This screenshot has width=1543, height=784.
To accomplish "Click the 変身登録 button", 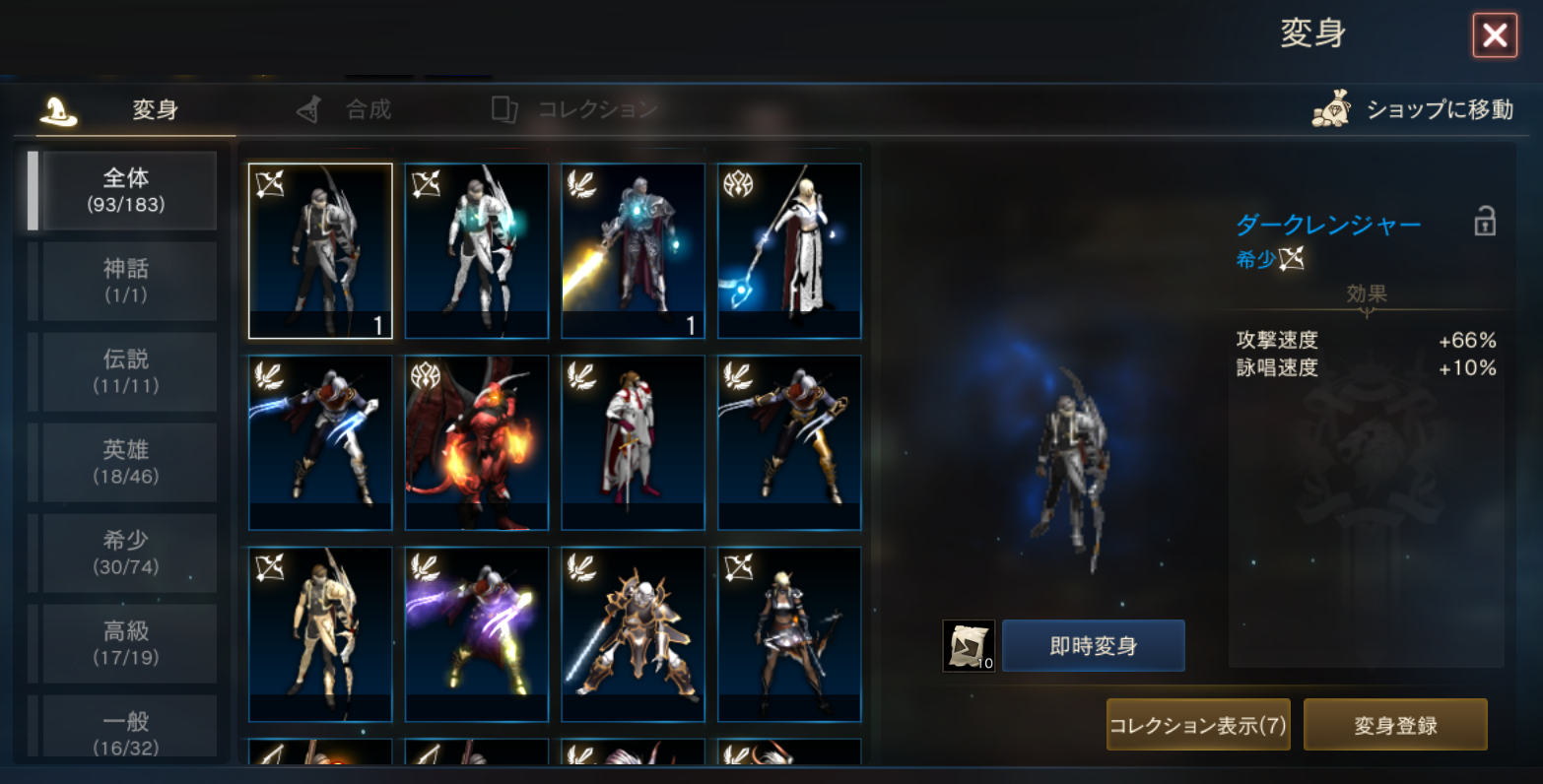I will pyautogui.click(x=1394, y=725).
